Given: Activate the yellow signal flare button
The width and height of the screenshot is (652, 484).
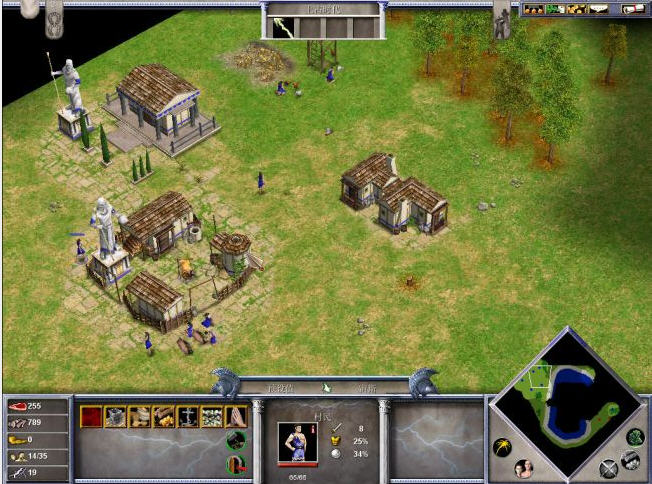Looking at the screenshot, I should (x=502, y=447).
